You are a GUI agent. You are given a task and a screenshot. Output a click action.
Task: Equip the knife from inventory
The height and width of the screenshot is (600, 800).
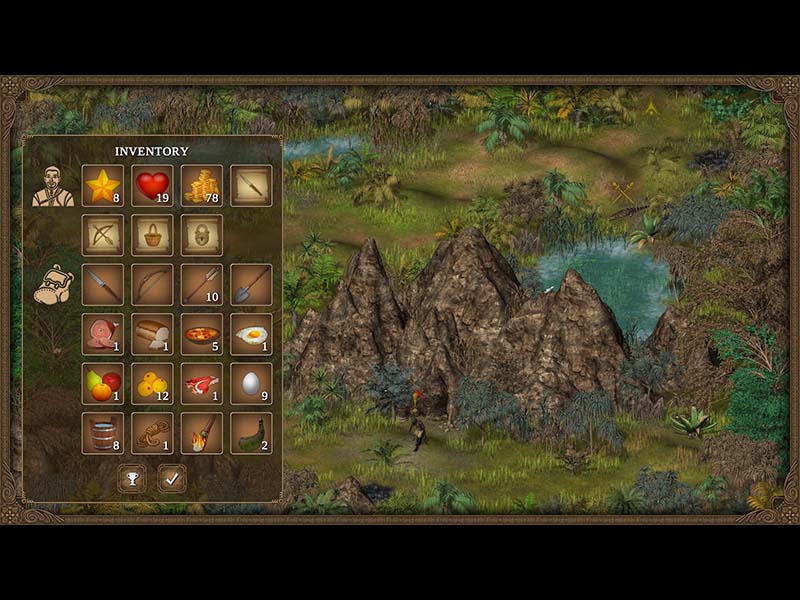[103, 284]
